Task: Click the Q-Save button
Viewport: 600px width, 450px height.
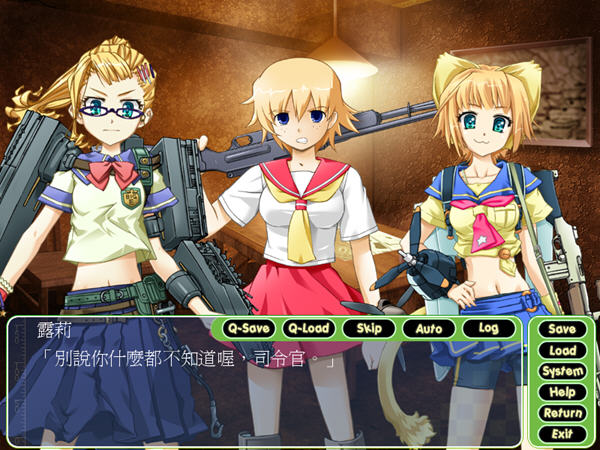Action: point(246,328)
